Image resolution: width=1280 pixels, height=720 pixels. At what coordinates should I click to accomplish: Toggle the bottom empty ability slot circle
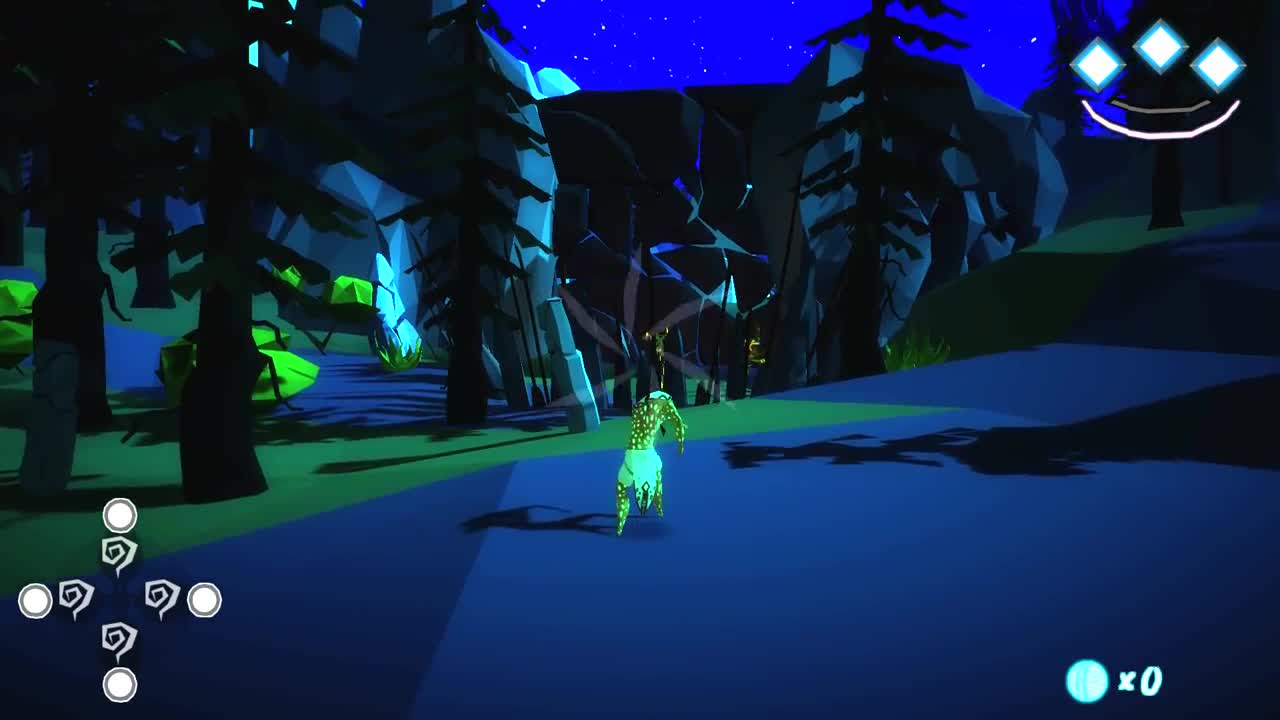click(119, 685)
